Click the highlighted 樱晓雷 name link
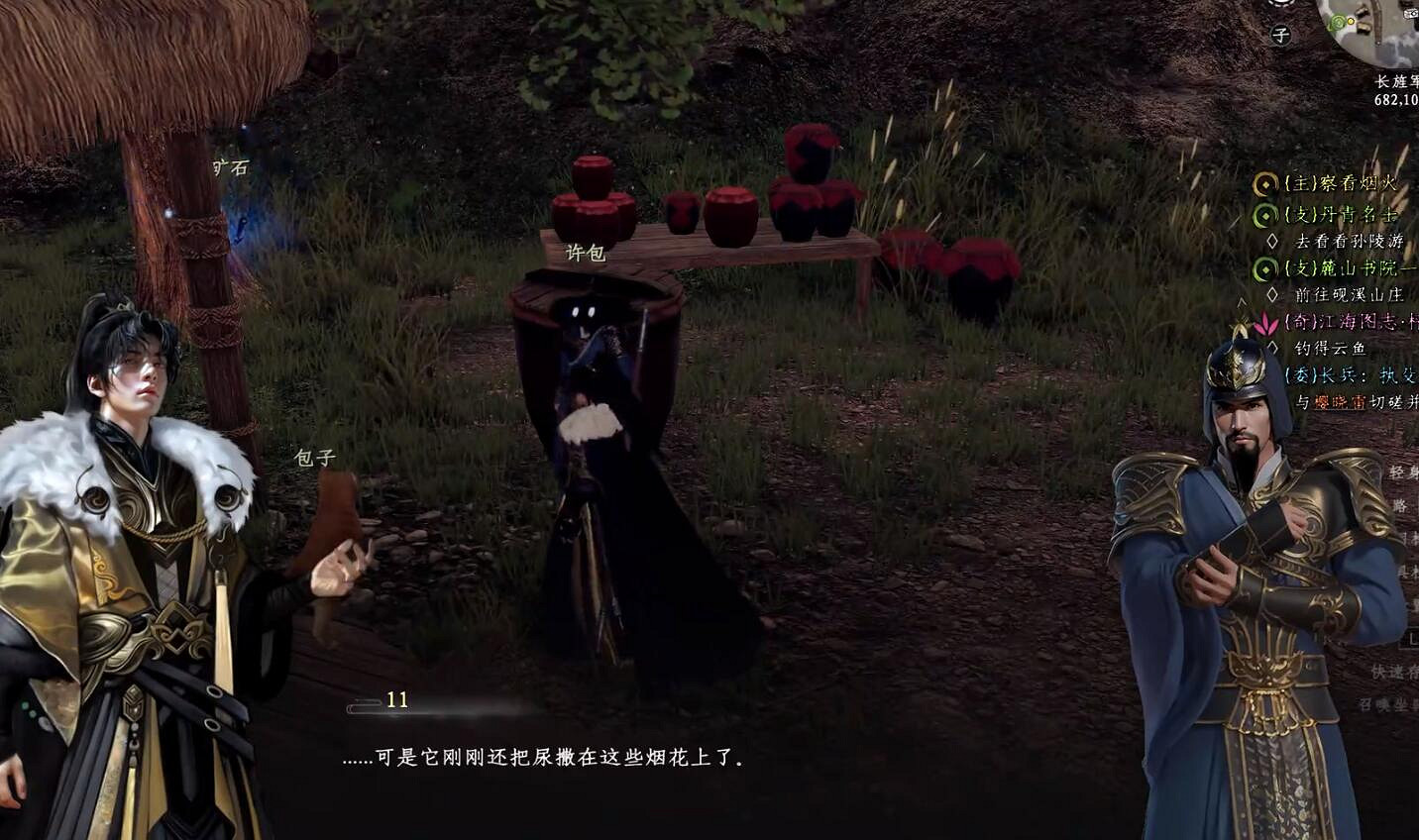The width and height of the screenshot is (1419, 840). tap(1341, 399)
